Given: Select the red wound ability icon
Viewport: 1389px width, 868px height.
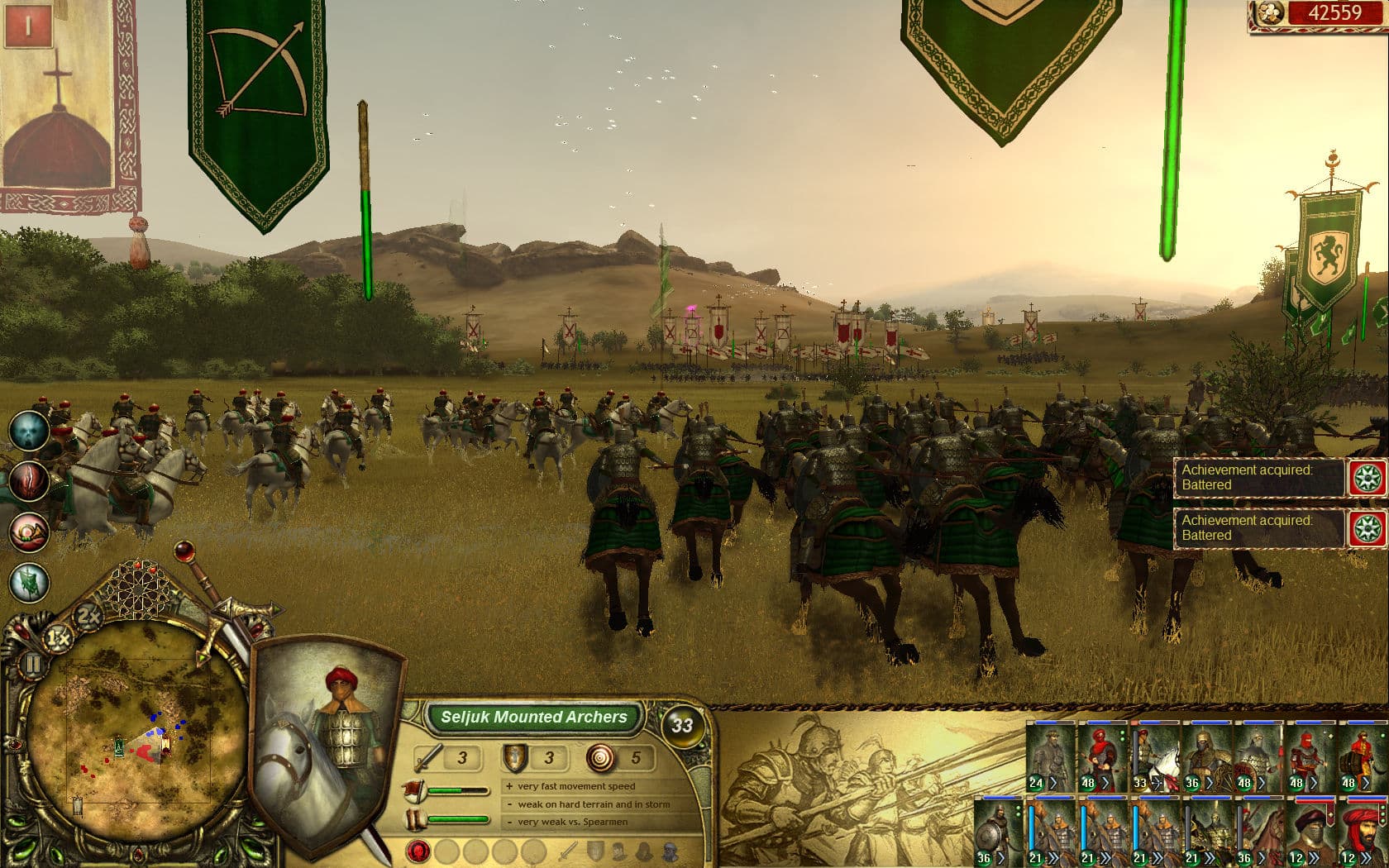Looking at the screenshot, I should [27, 479].
